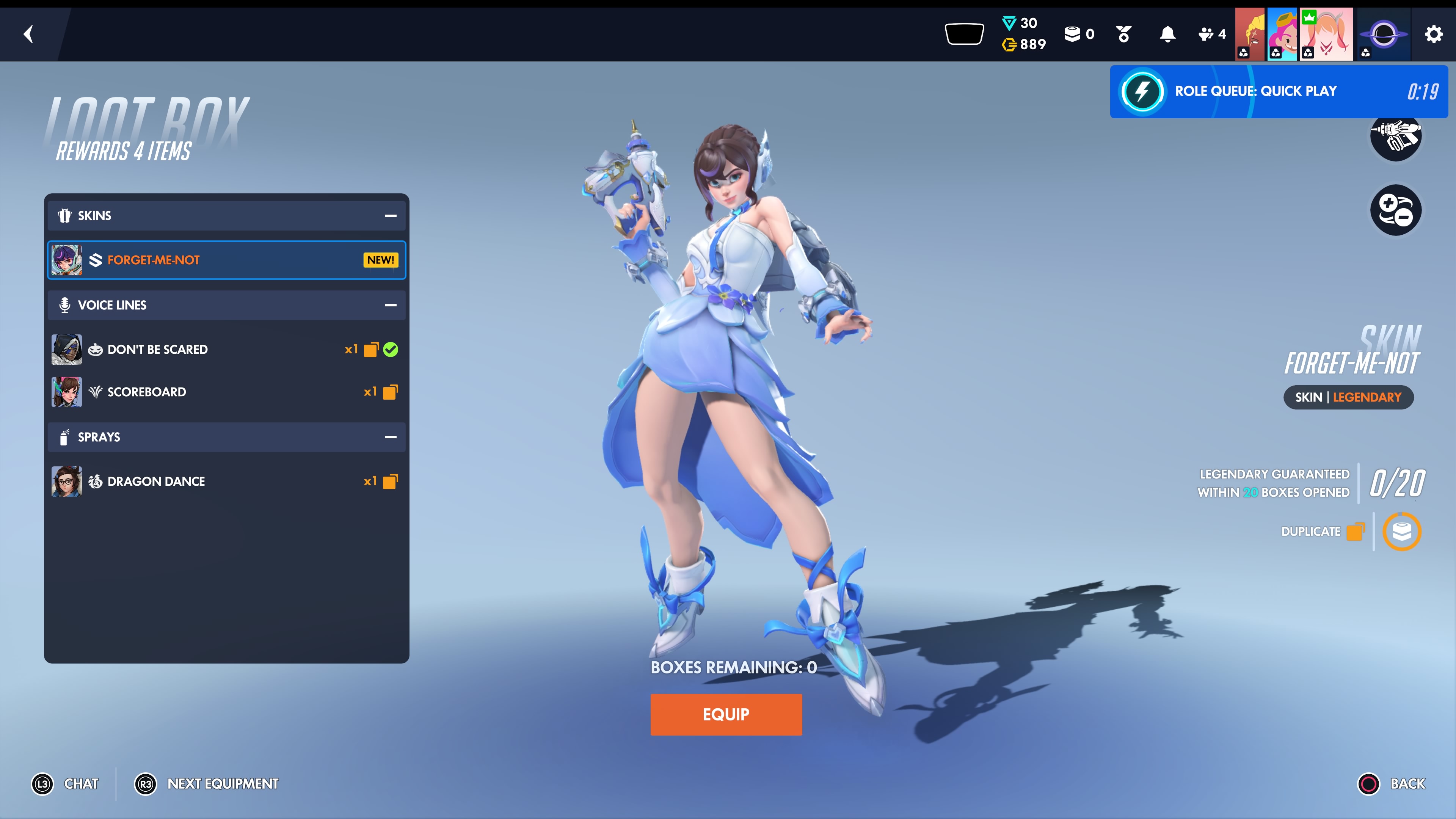1456x819 pixels.
Task: Click the weapon view round button
Action: coord(1395,136)
